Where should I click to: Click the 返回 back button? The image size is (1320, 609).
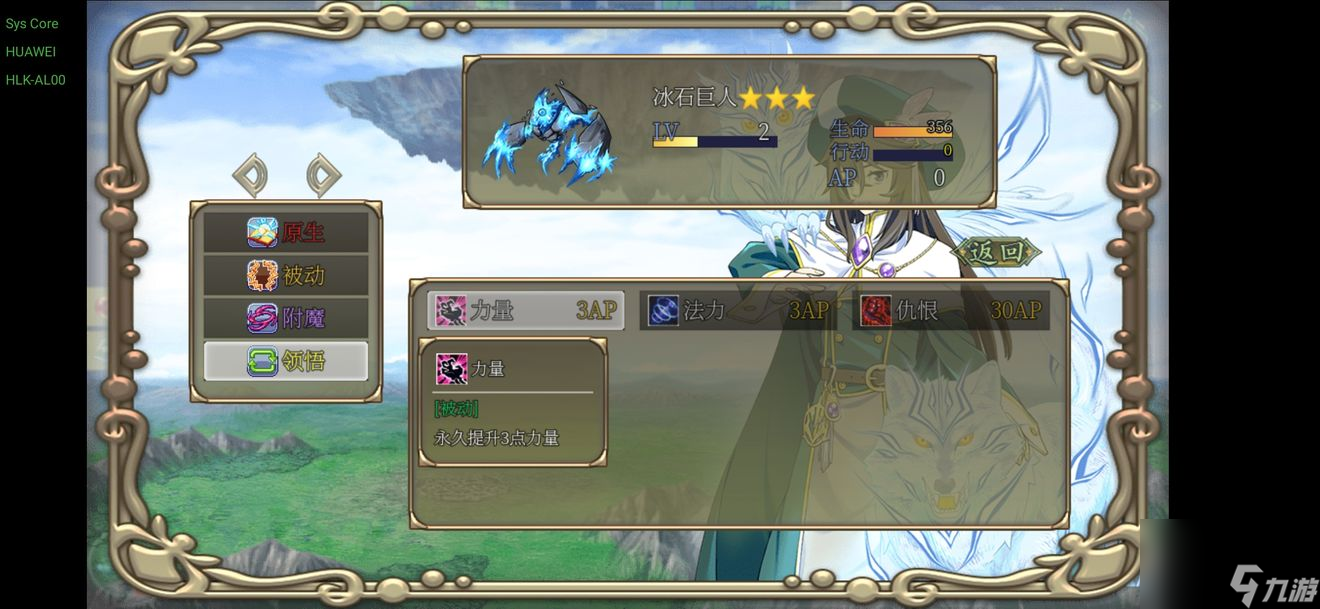tap(996, 252)
